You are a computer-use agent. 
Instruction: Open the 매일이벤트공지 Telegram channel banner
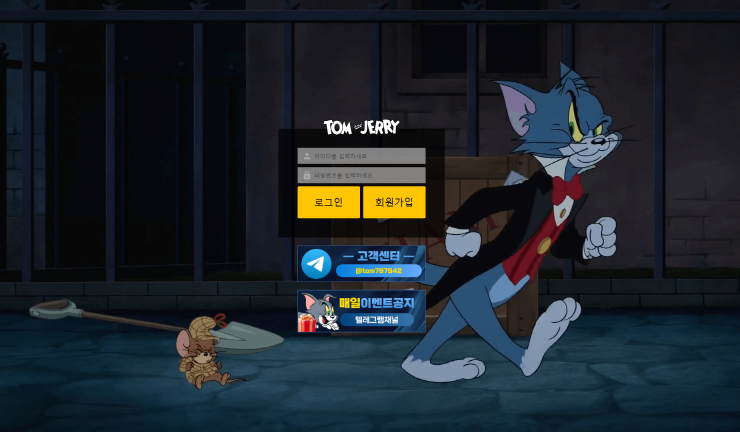[x=361, y=311]
